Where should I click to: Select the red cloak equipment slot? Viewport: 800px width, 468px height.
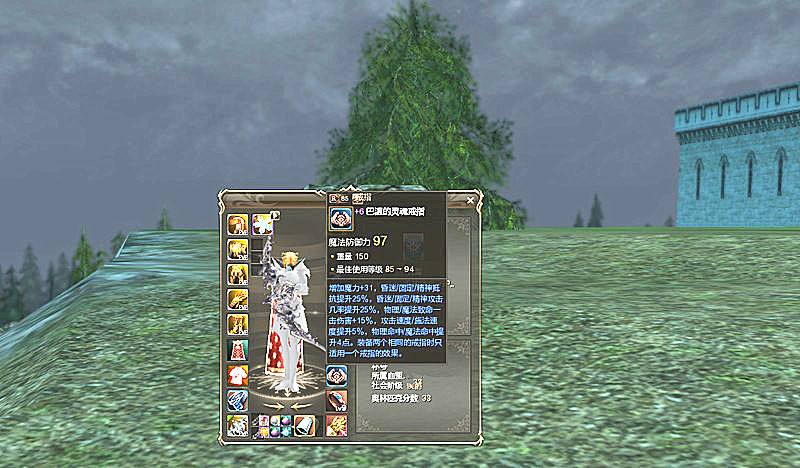pos(238,350)
